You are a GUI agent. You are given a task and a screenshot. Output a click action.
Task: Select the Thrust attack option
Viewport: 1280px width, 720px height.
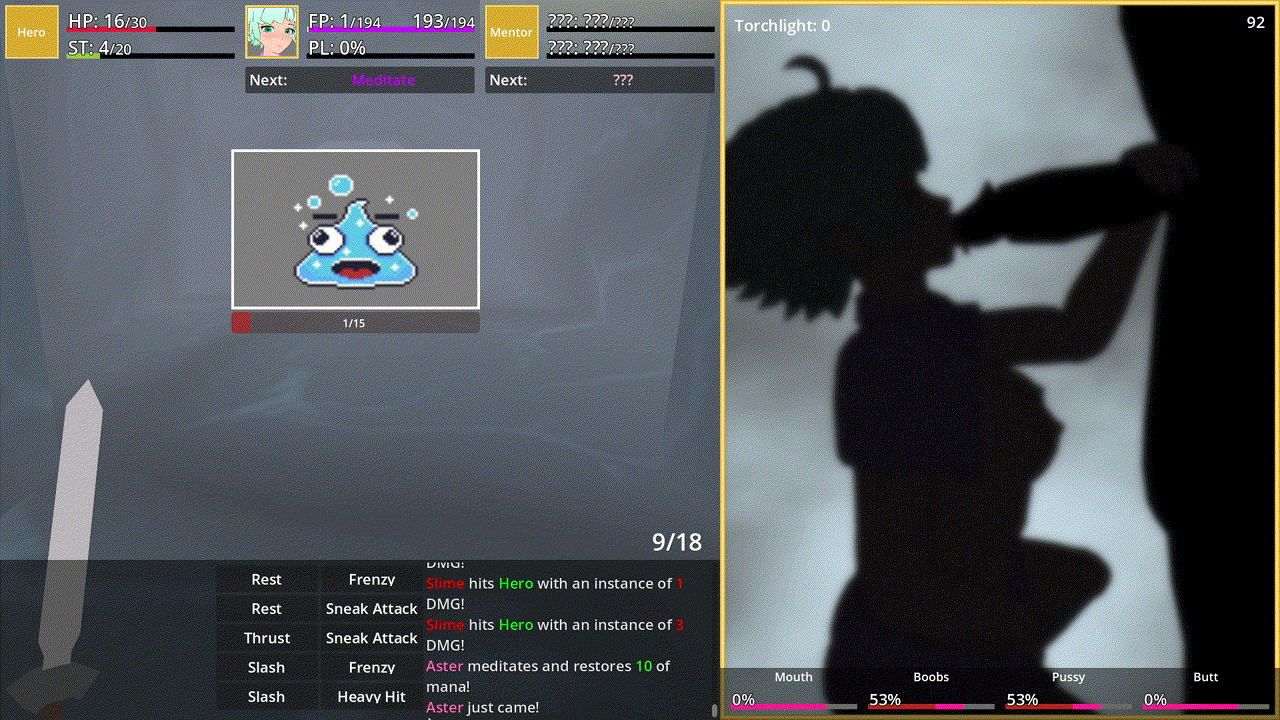pyautogui.click(x=265, y=637)
